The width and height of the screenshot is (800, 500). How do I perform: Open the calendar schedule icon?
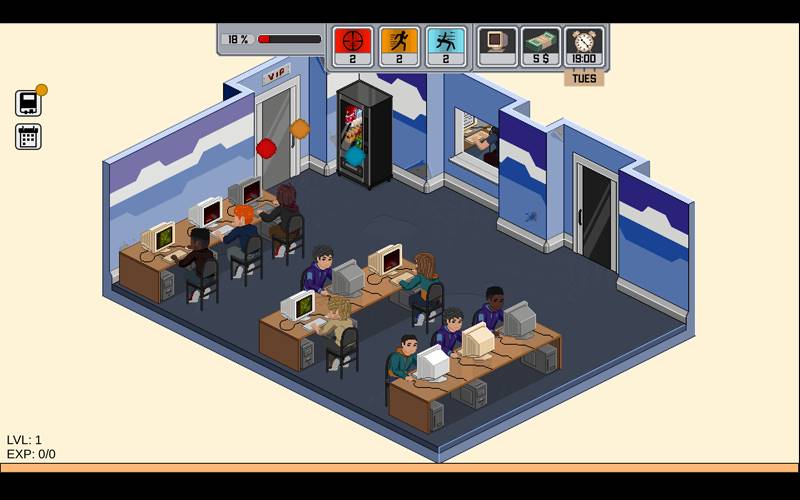click(x=28, y=137)
